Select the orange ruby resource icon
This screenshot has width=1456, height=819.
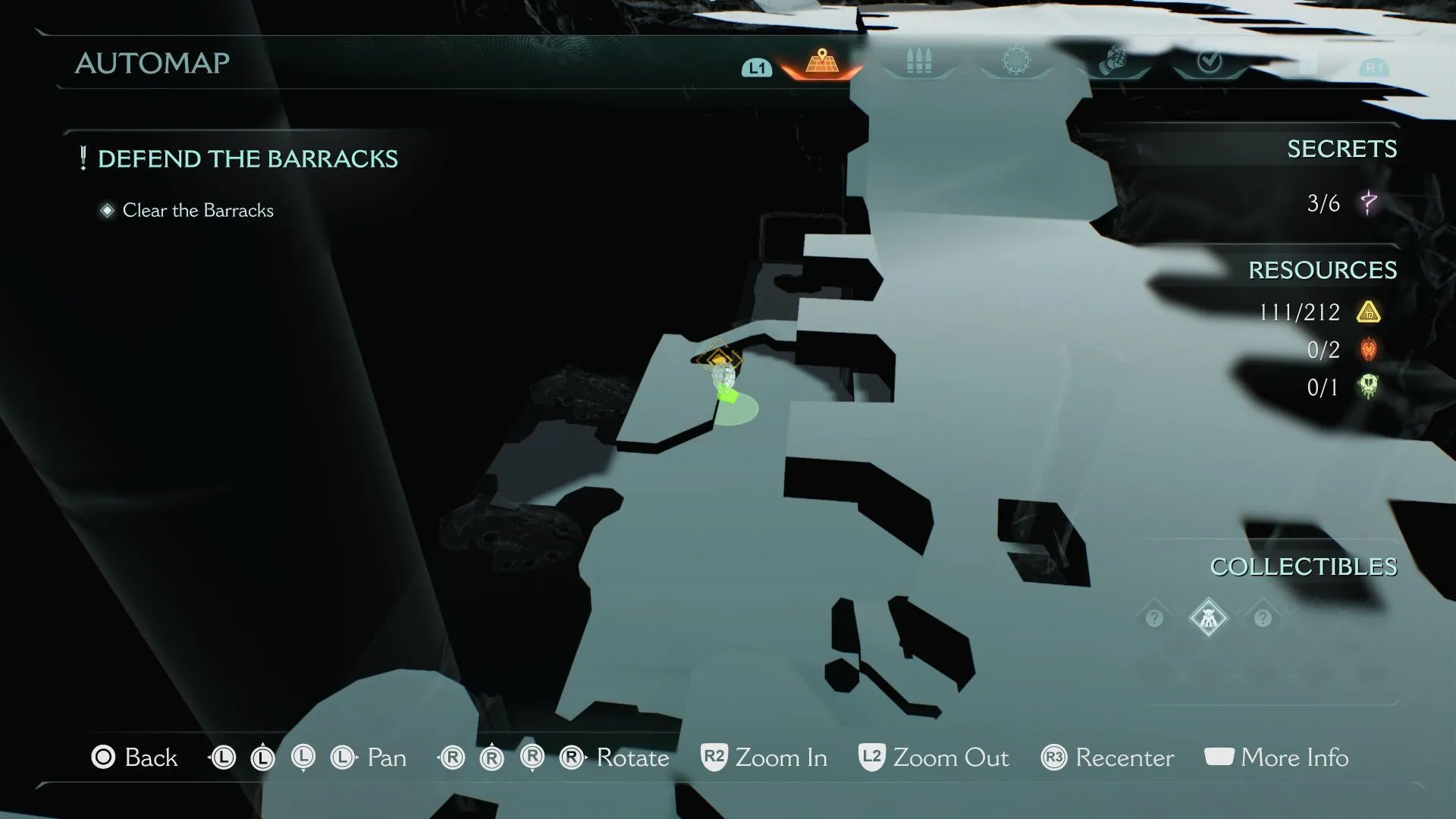click(1369, 350)
